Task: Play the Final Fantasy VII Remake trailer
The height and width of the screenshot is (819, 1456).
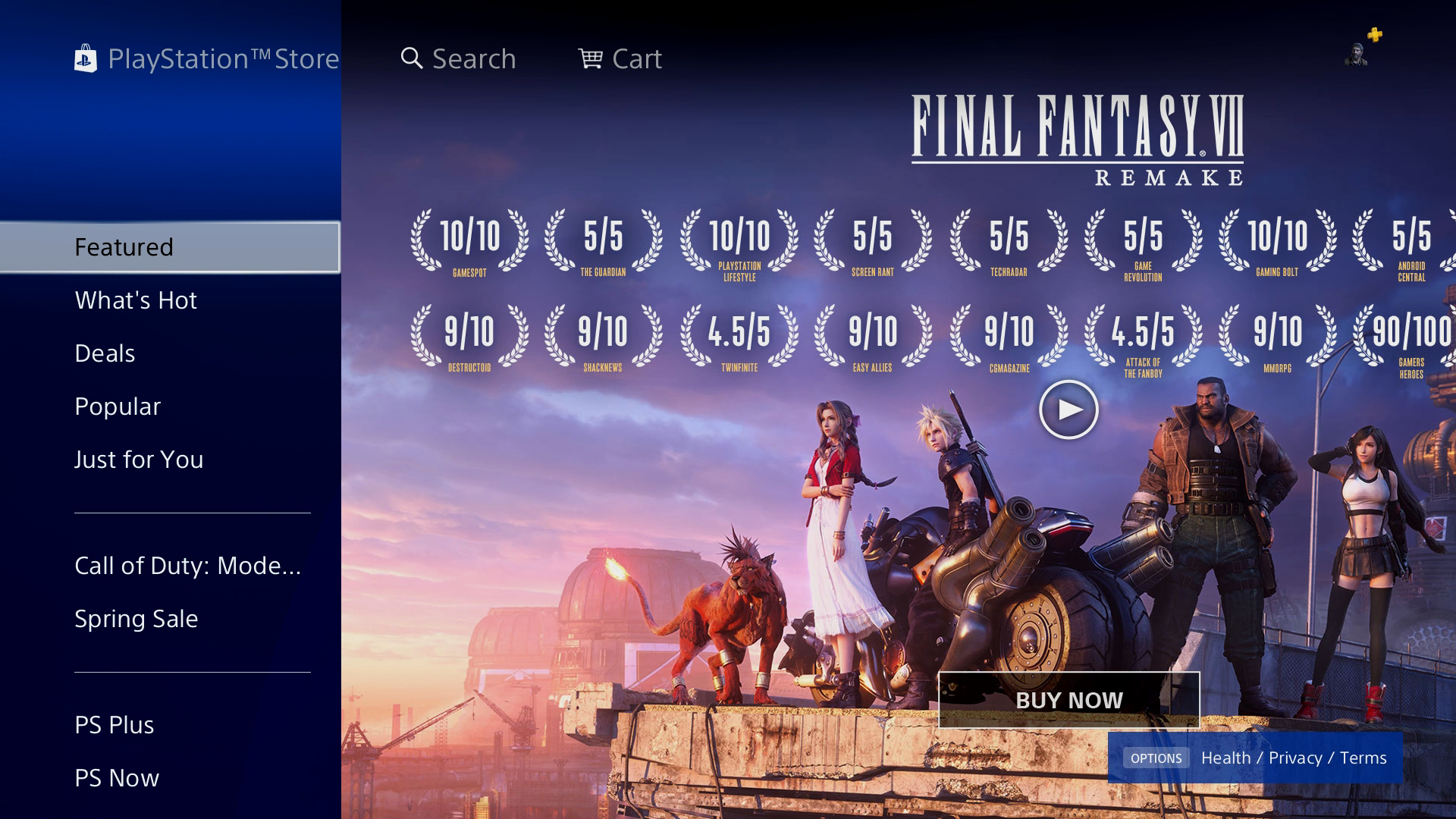Action: tap(1068, 409)
